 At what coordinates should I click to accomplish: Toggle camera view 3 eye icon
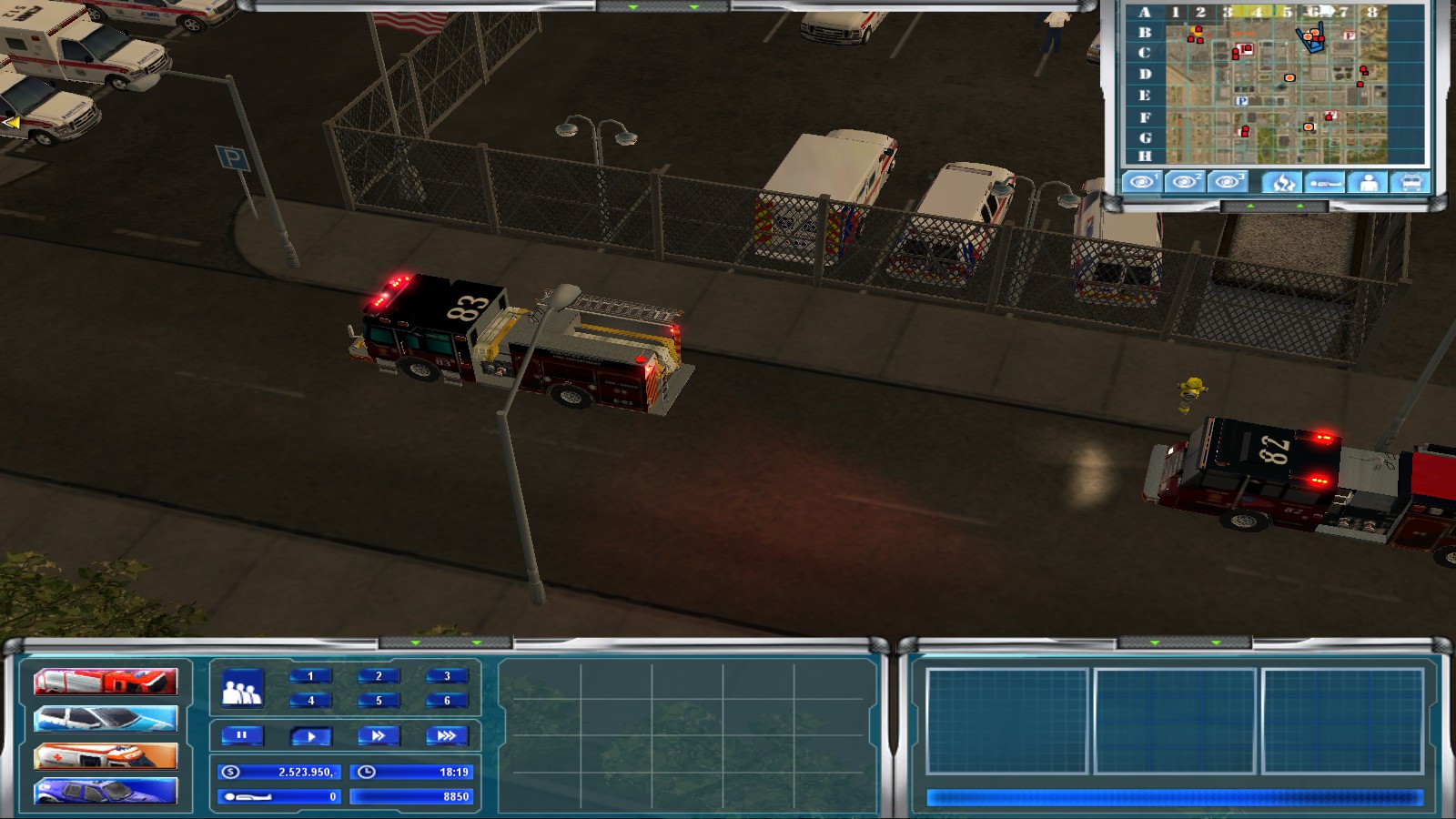[1228, 182]
